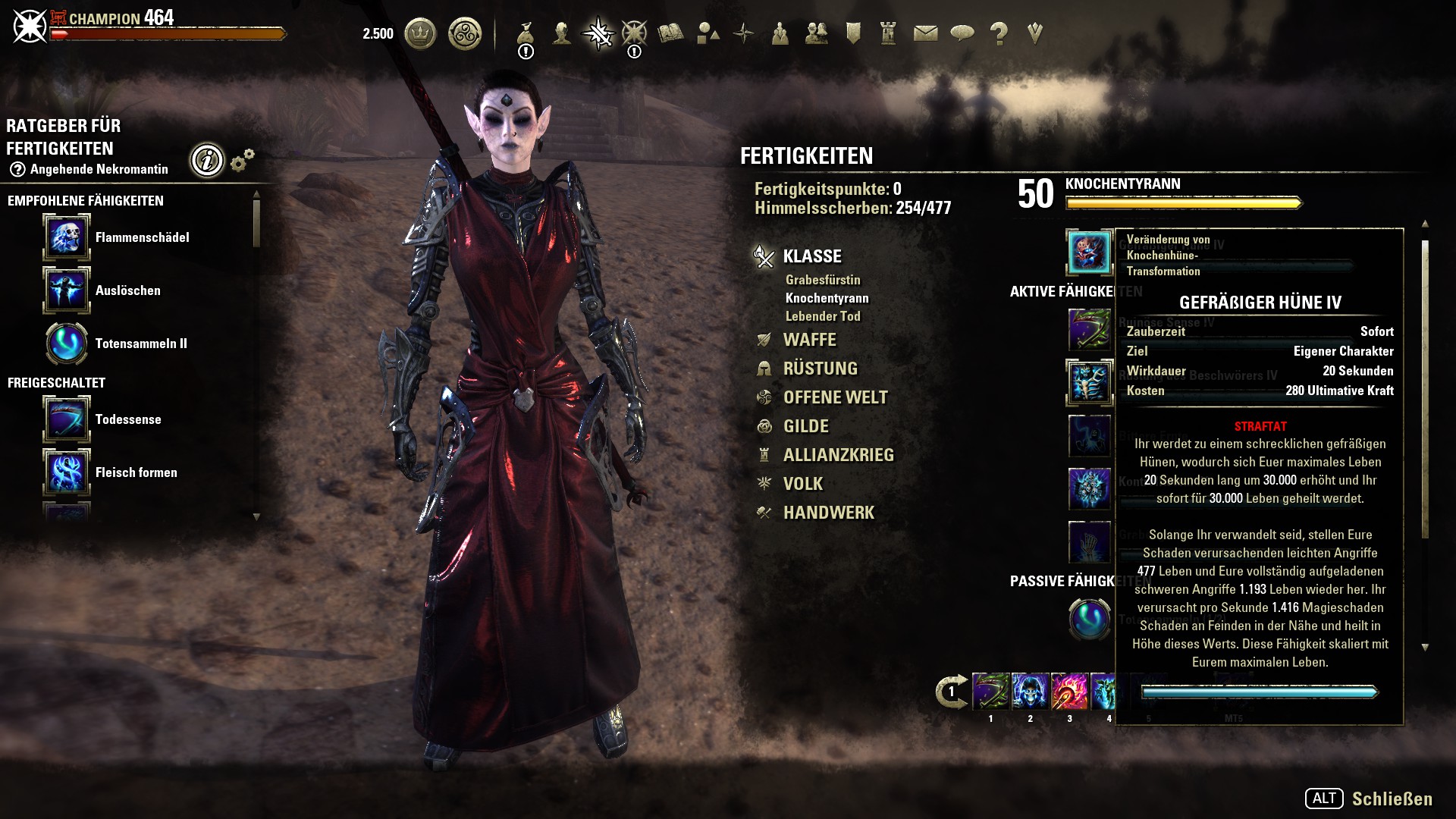Open the journal book menu

pos(670,33)
